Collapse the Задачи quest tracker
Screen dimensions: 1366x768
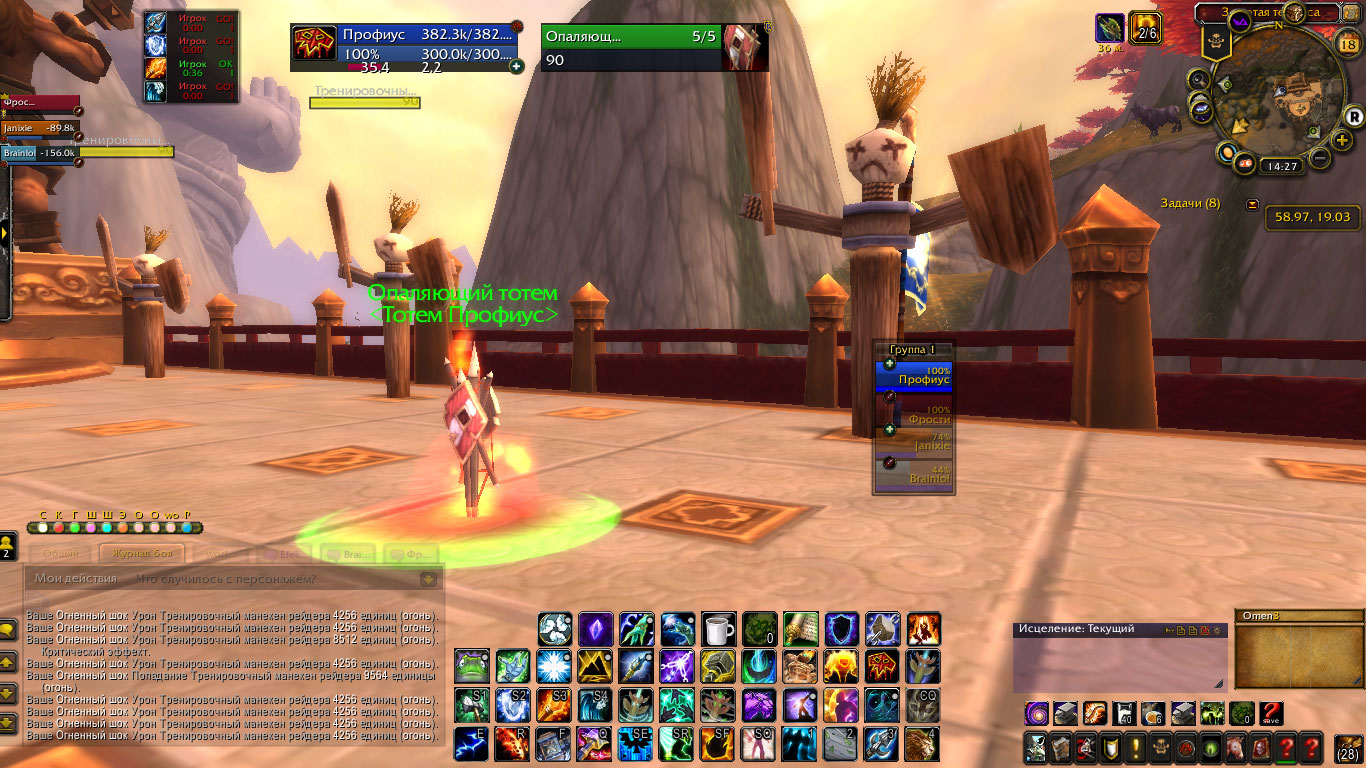pyautogui.click(x=1253, y=204)
